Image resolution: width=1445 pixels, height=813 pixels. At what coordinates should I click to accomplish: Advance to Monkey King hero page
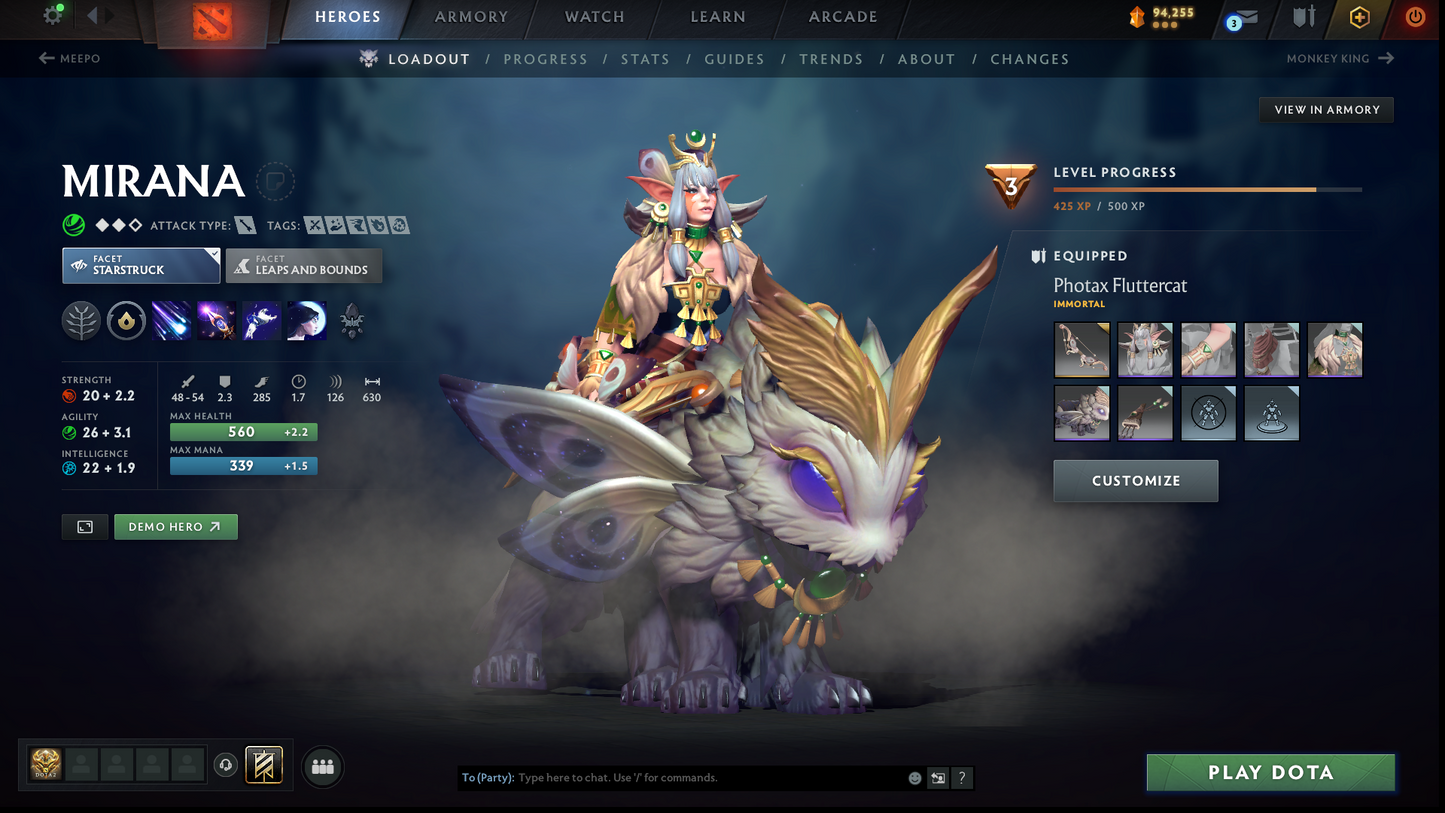point(1340,58)
